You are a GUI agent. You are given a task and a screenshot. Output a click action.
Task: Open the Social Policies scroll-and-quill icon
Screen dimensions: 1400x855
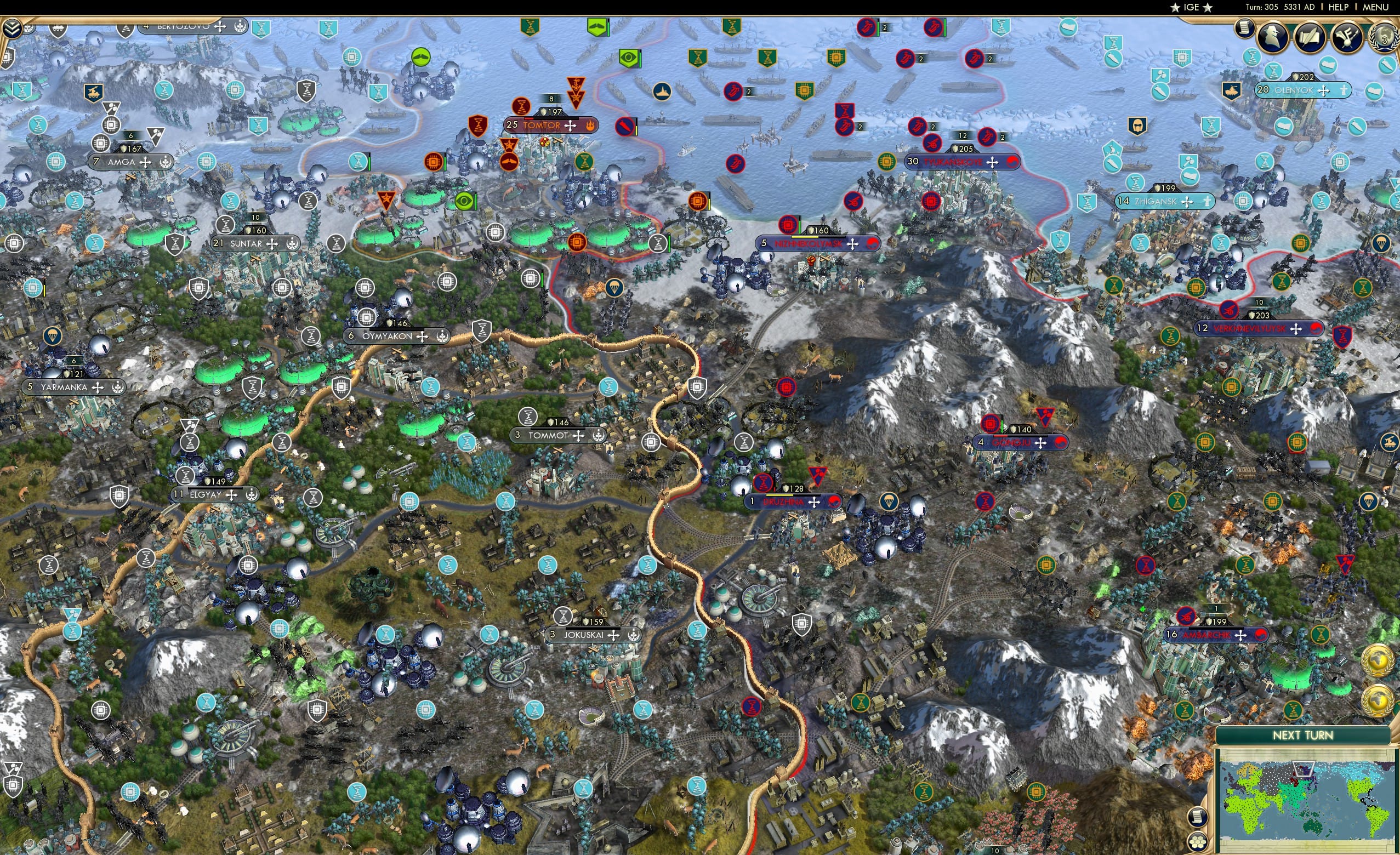tap(1309, 38)
